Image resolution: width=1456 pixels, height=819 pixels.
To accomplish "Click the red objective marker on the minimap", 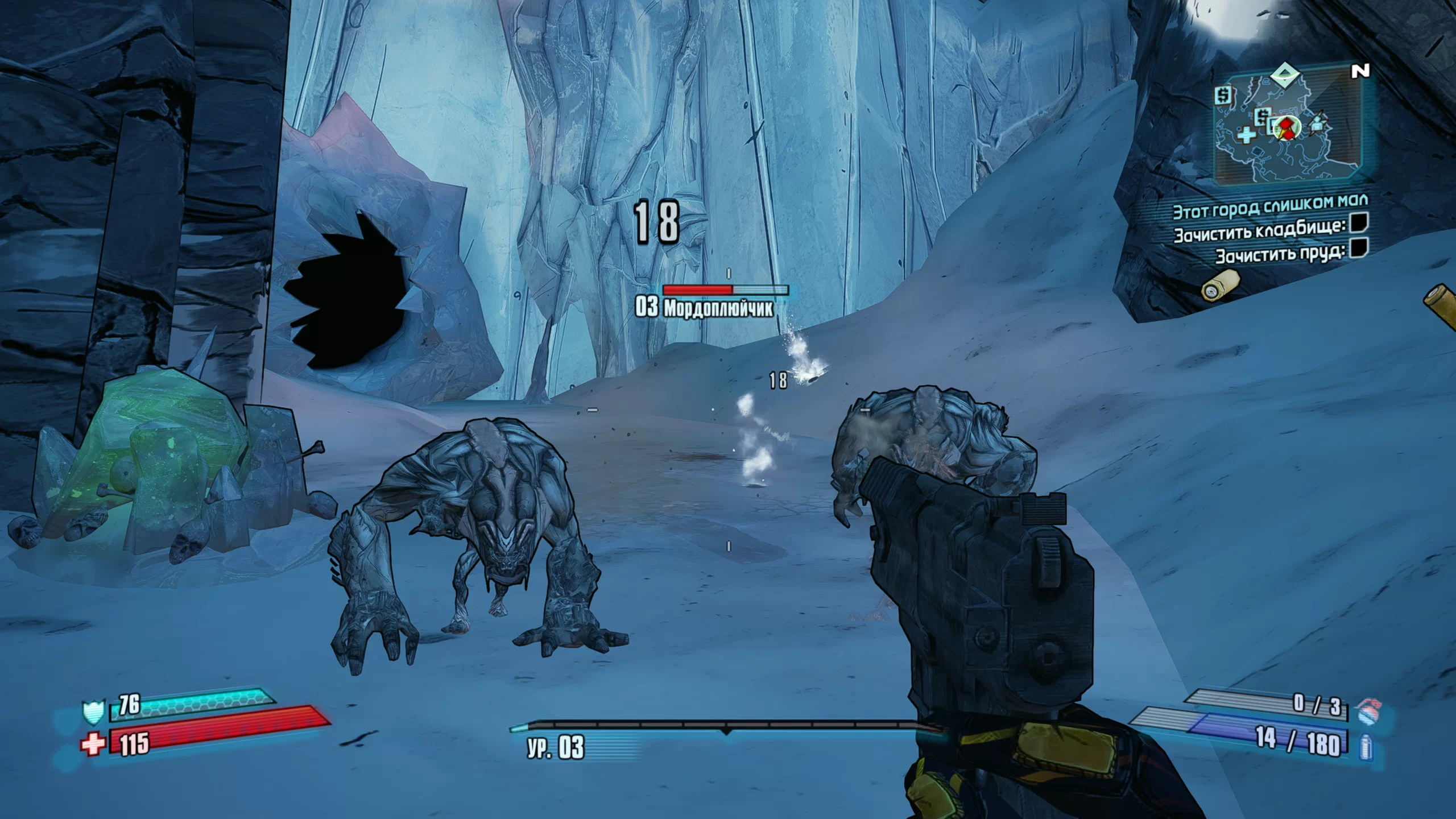I will coord(1286,128).
